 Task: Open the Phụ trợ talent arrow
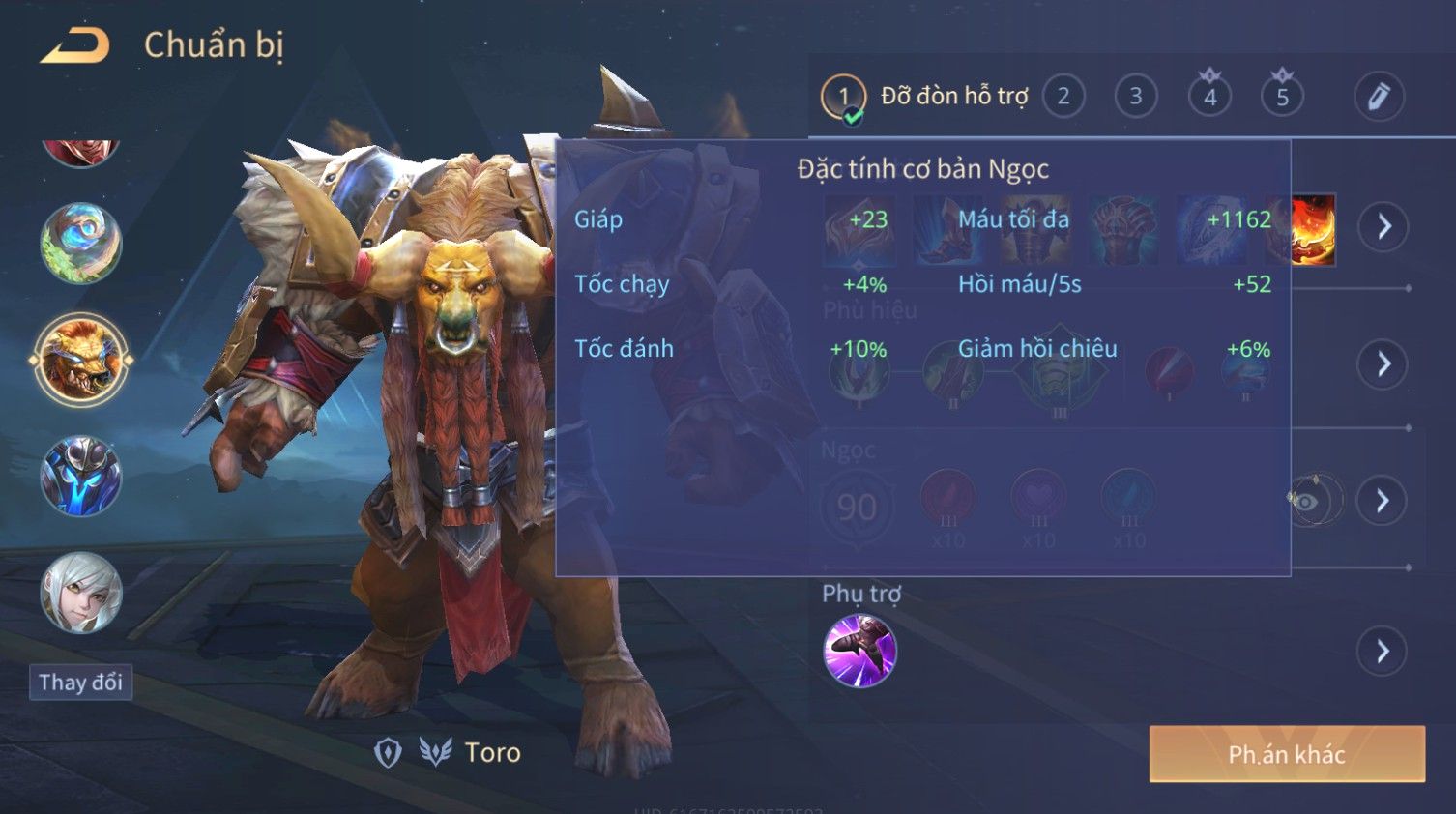tap(1383, 652)
